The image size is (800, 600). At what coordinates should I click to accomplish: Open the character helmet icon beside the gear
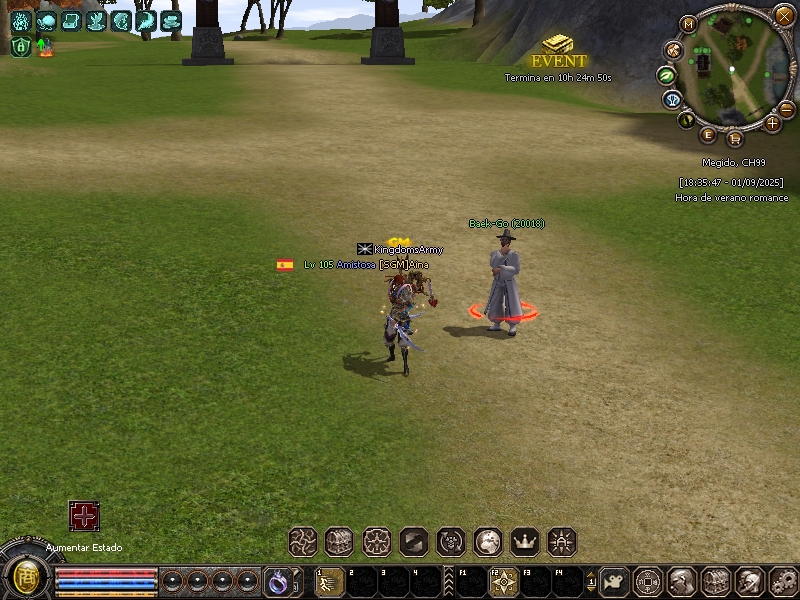pyautogui.click(x=749, y=580)
